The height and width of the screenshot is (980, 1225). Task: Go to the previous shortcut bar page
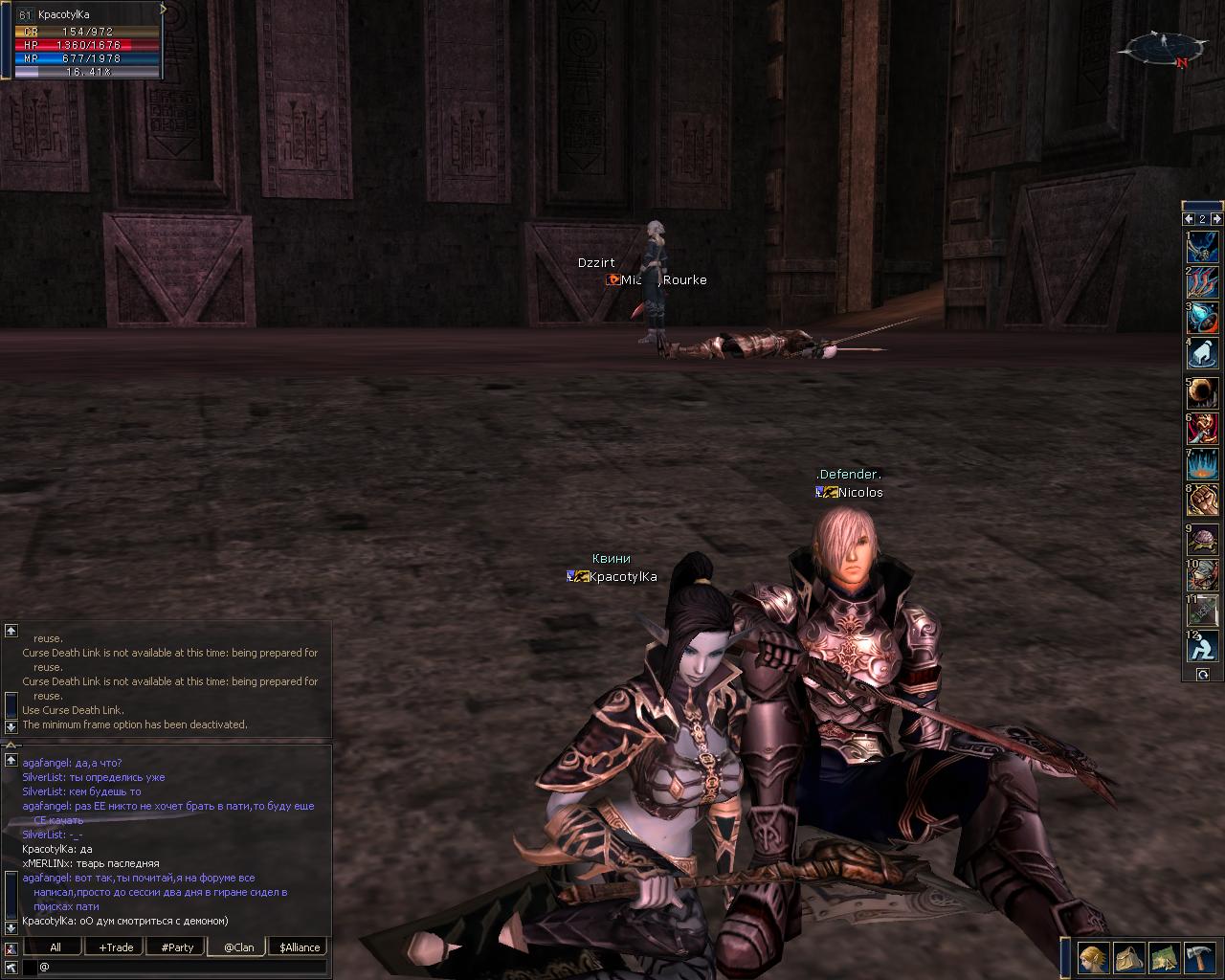pos(1190,219)
